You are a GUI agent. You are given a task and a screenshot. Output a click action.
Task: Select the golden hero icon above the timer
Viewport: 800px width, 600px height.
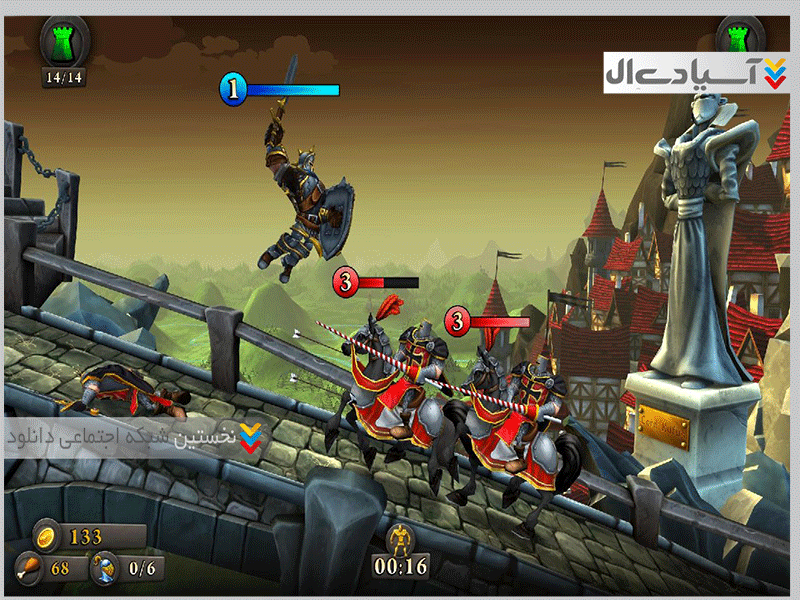point(401,537)
